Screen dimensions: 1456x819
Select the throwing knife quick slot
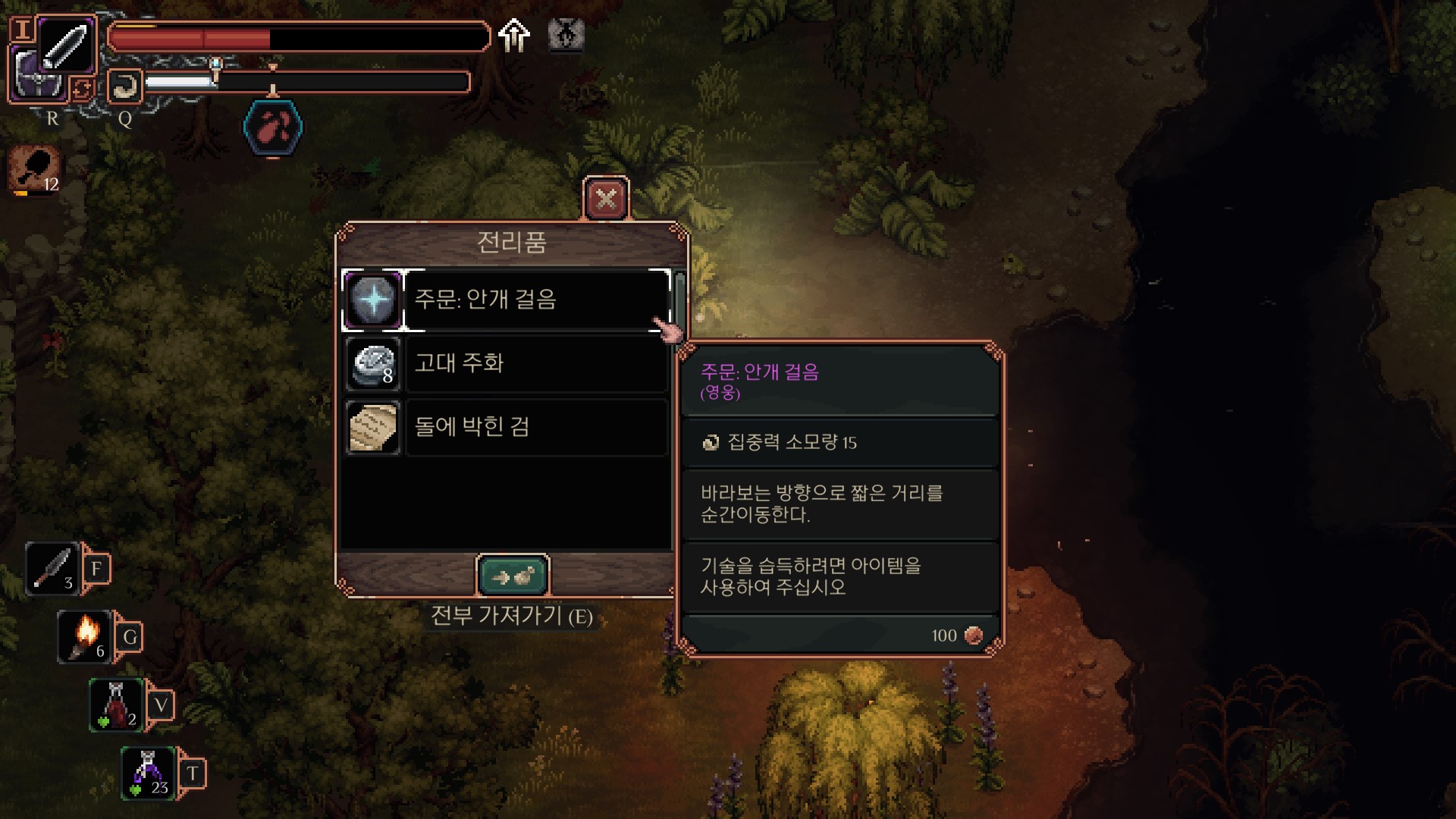point(52,569)
